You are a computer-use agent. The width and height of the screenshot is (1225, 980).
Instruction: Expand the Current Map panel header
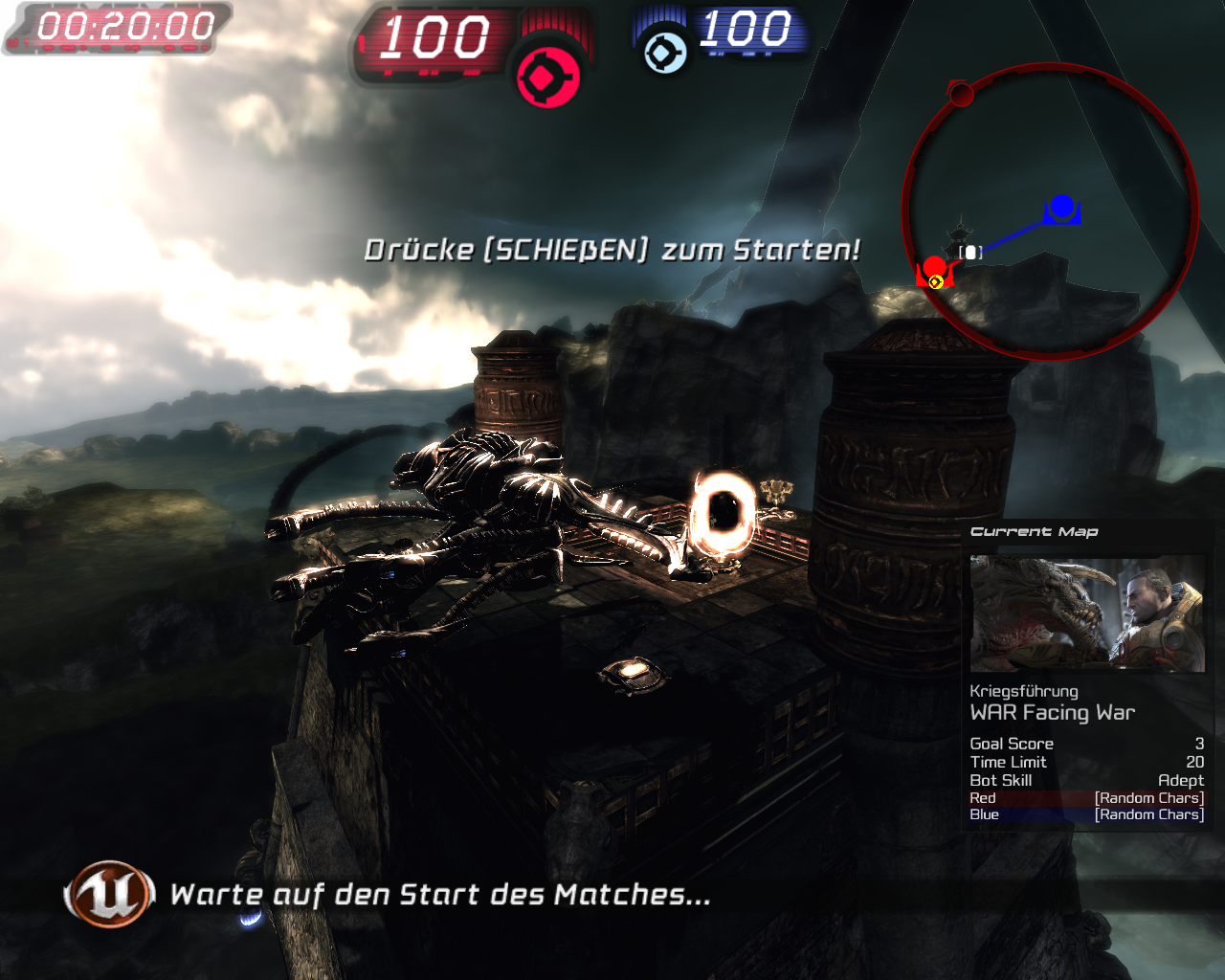pyautogui.click(x=1035, y=531)
